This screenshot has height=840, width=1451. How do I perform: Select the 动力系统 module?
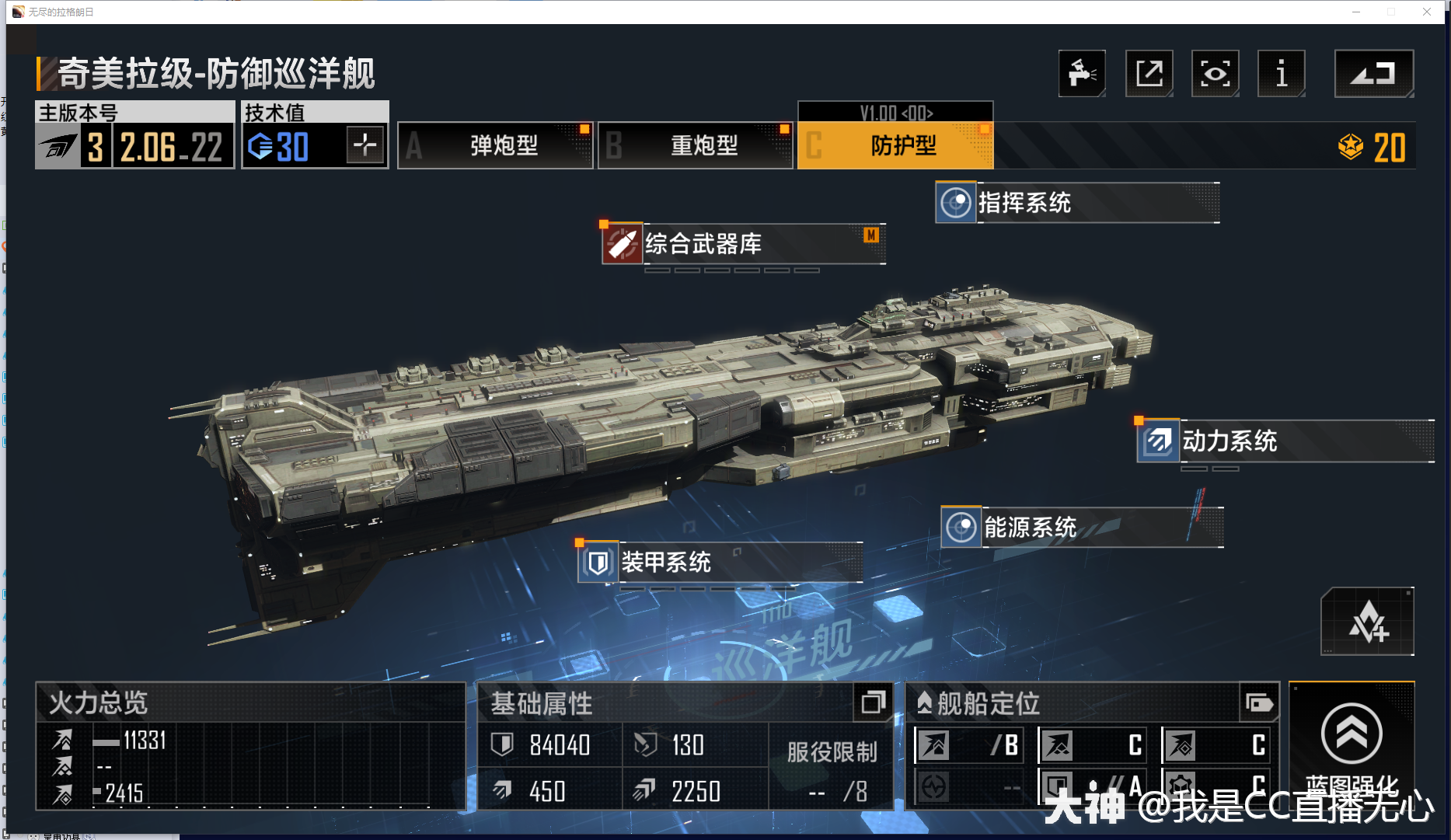click(x=1284, y=441)
